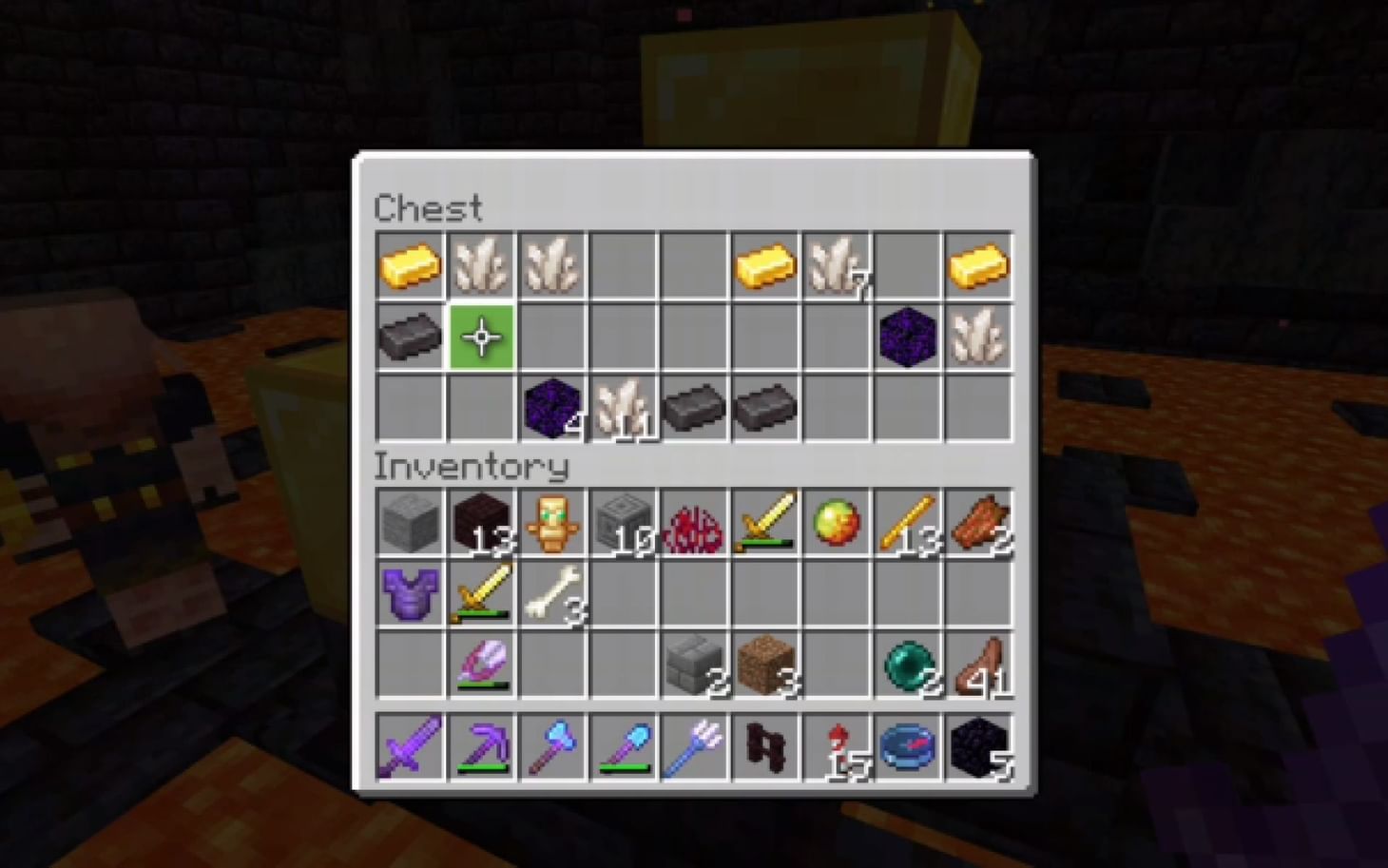Grab the netherite chestplate
This screenshot has height=868, width=1388.
coord(411,589)
